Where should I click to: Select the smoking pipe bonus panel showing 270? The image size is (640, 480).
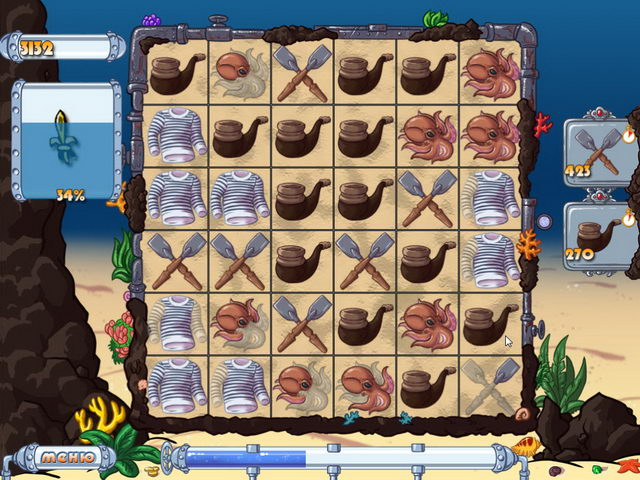pos(598,236)
